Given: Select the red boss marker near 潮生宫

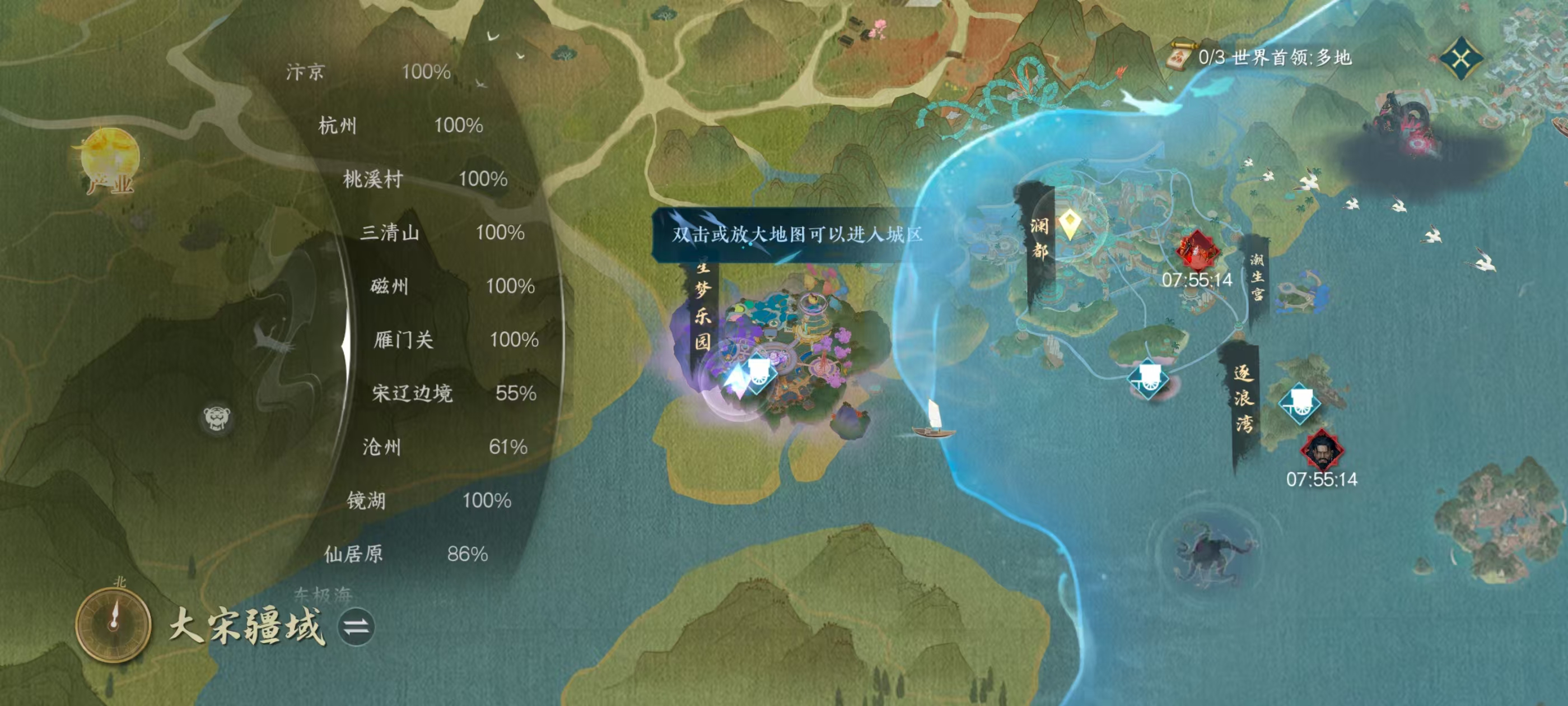Looking at the screenshot, I should (x=1196, y=250).
